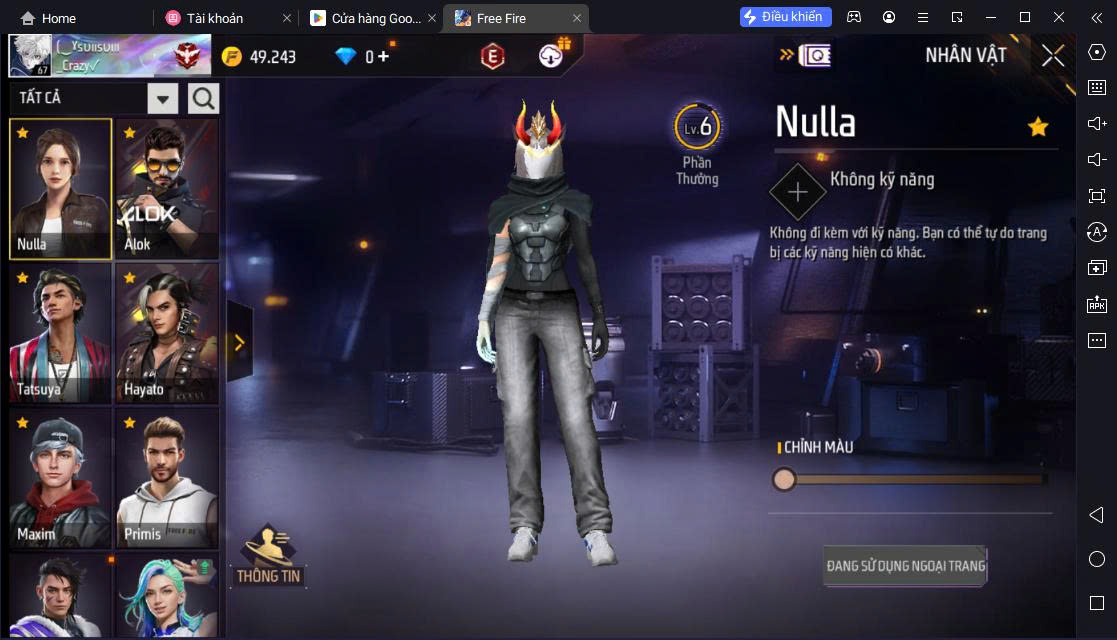
Task: Select the Primis character card
Action: click(167, 477)
